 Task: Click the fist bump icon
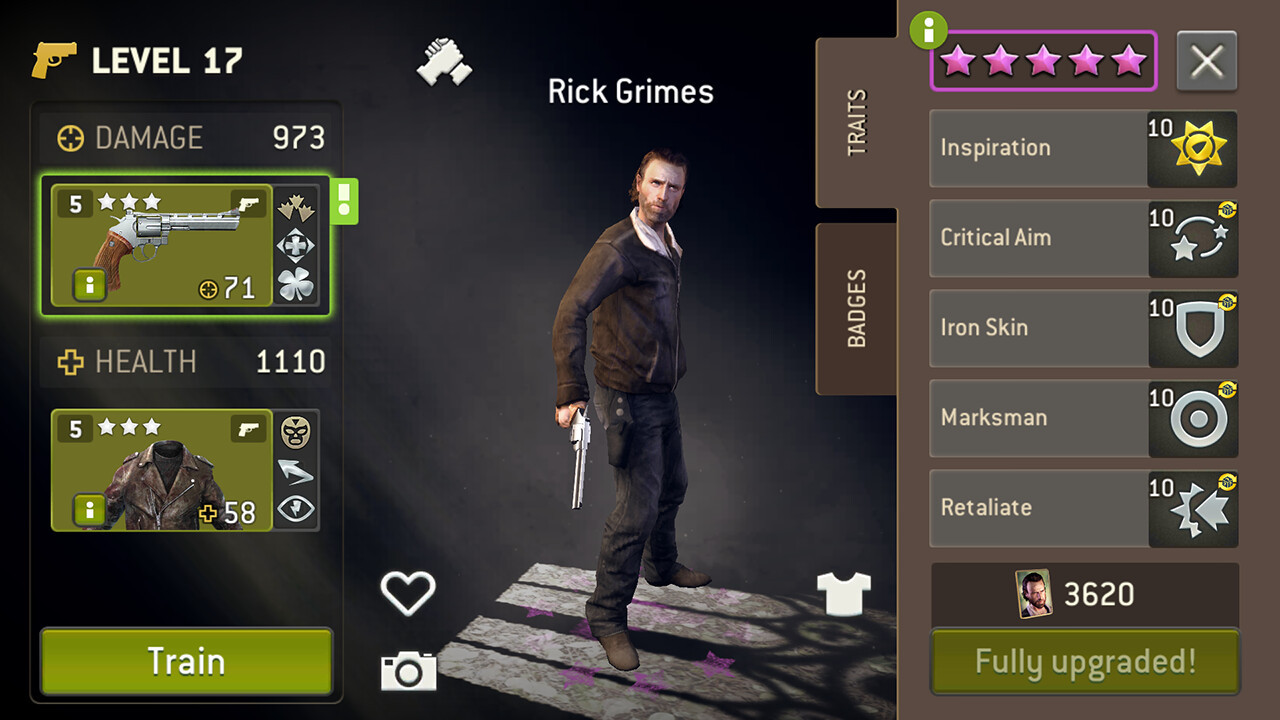444,62
